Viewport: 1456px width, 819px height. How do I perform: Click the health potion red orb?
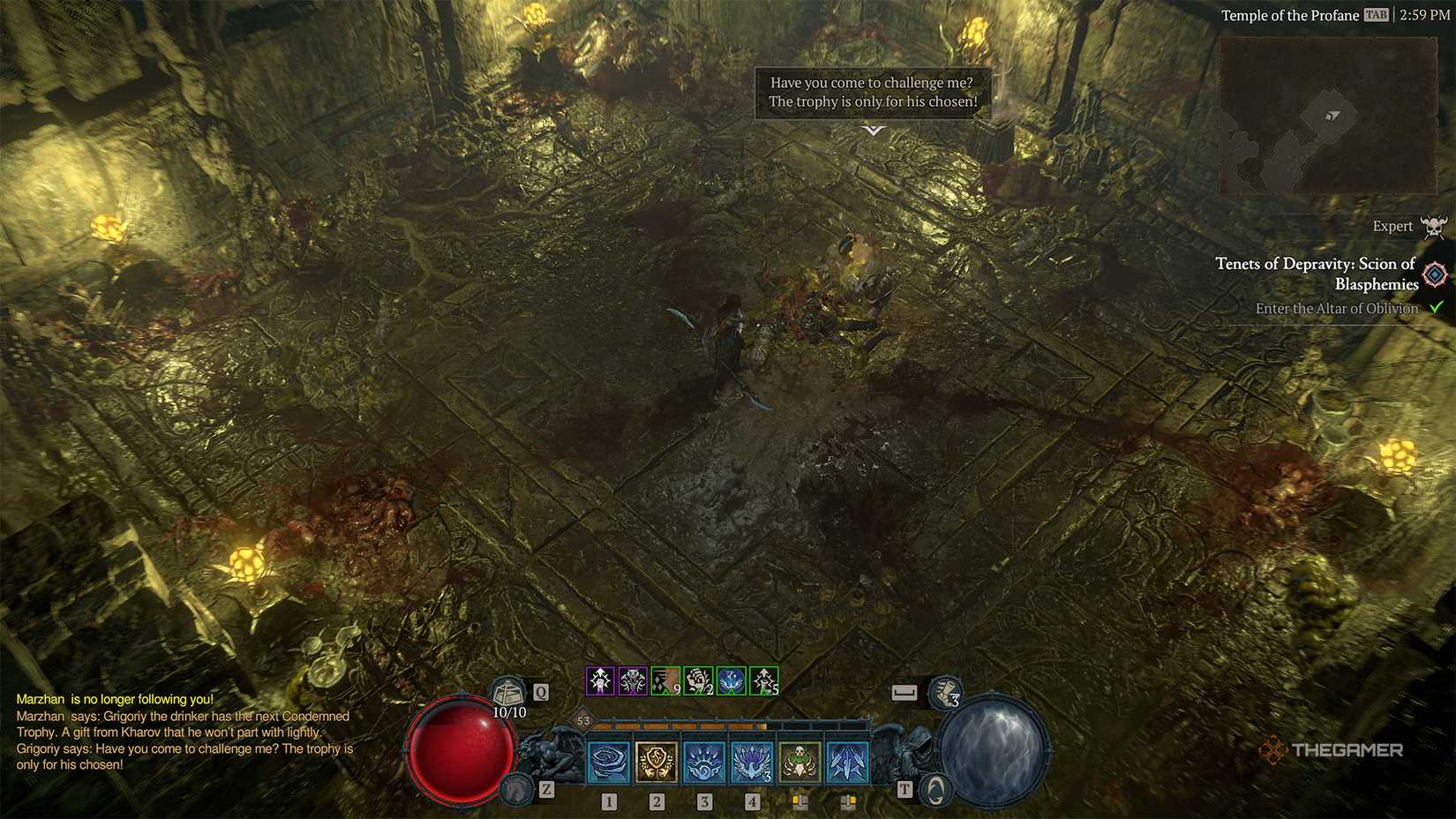[460, 750]
